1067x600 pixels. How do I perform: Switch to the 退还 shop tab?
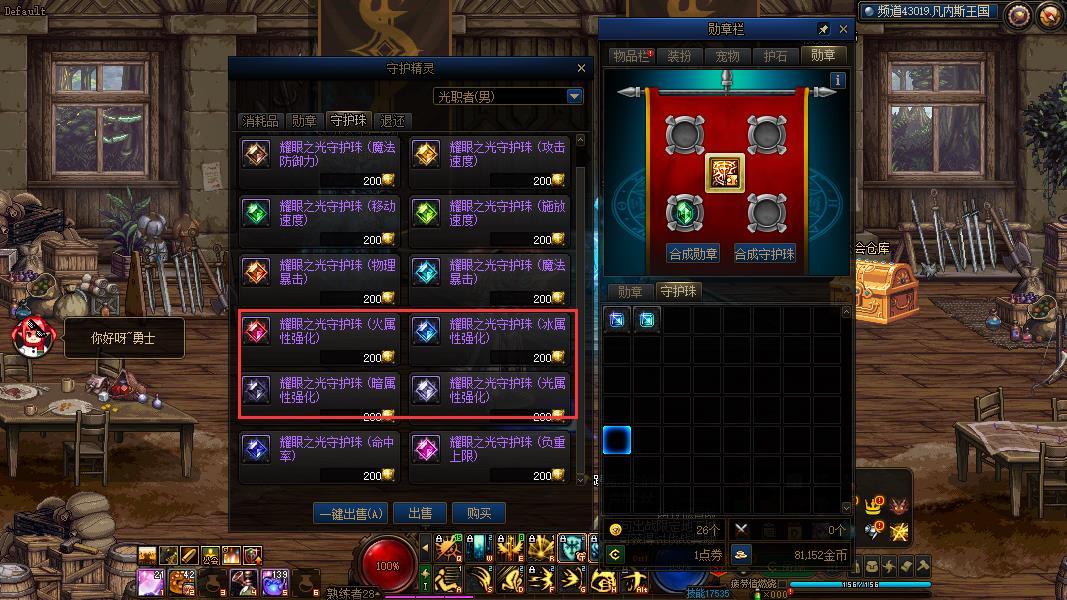(x=393, y=121)
